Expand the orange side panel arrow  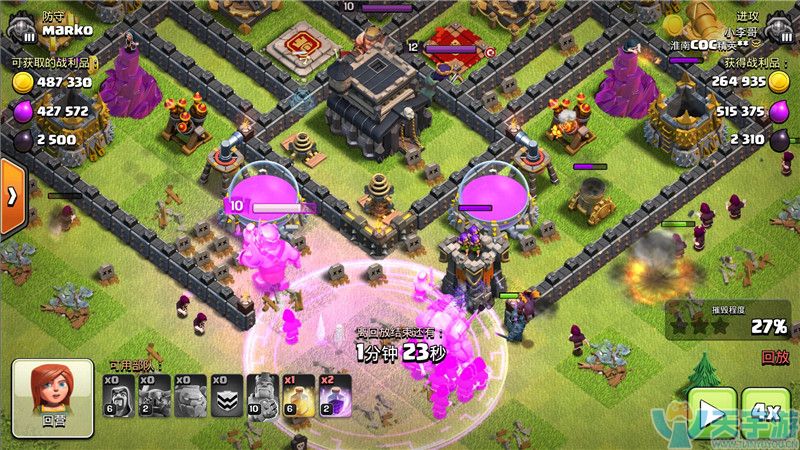12,196
